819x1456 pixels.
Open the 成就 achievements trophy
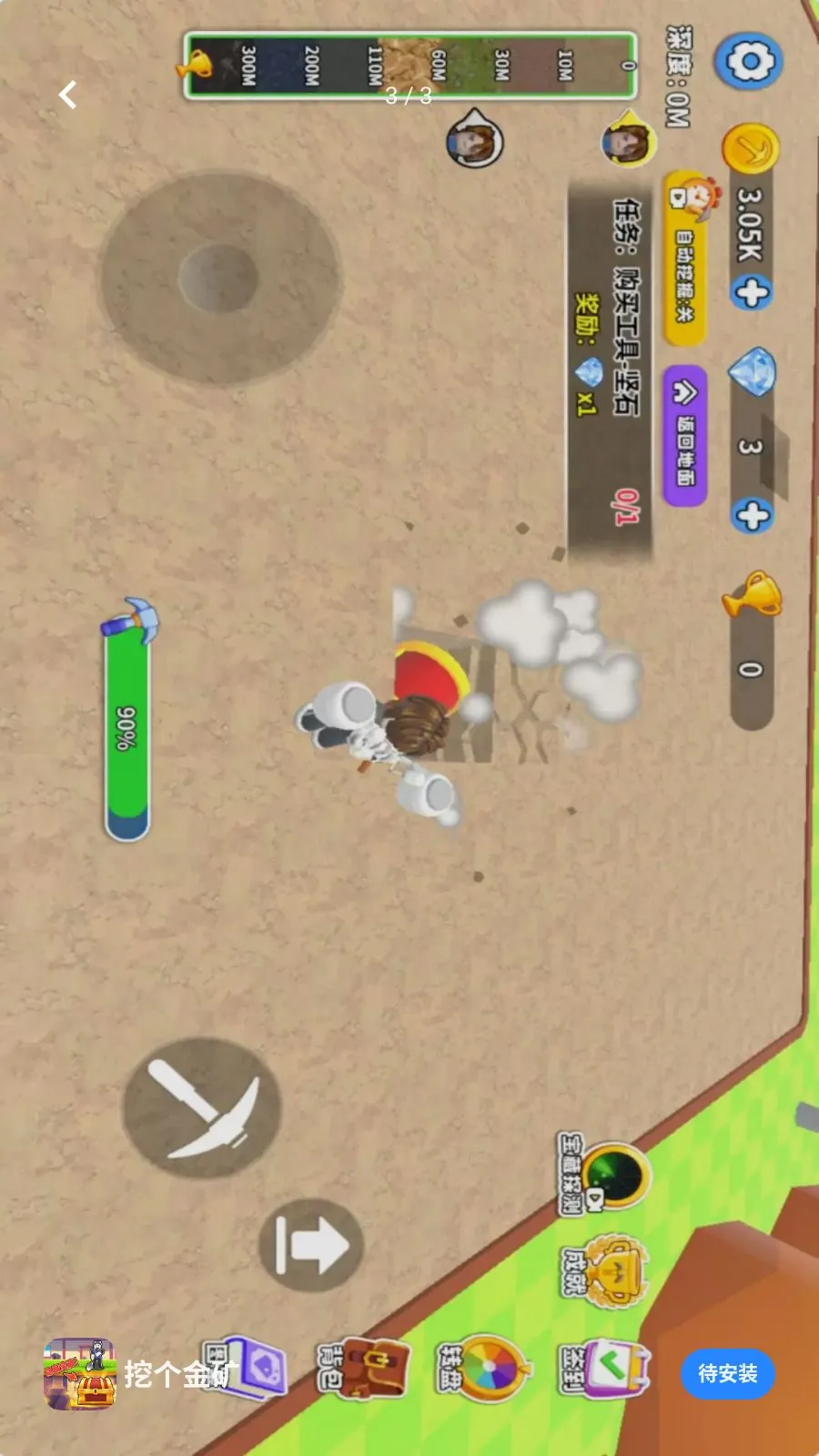point(612,1271)
